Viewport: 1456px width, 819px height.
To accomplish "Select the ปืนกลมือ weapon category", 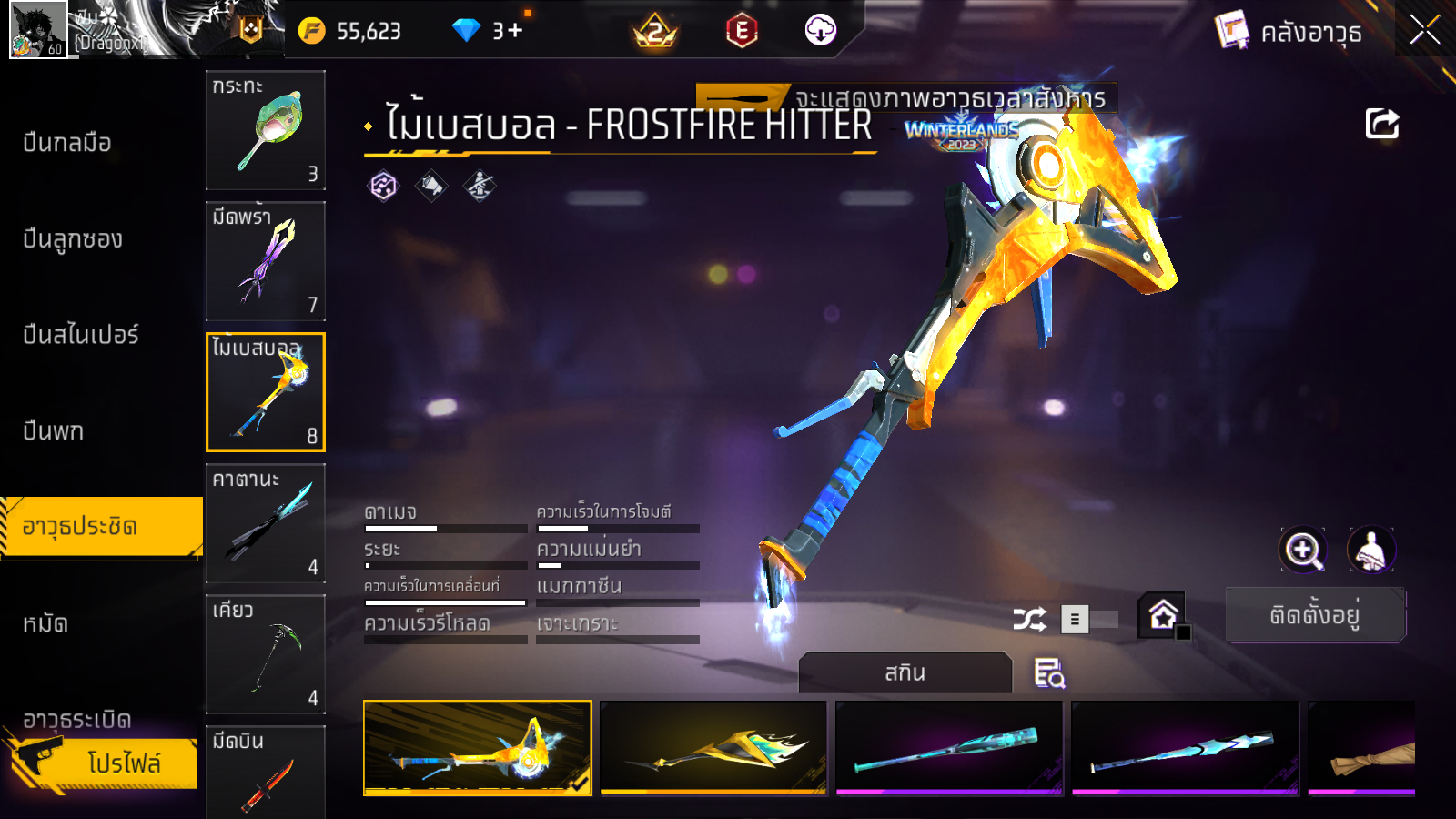I will click(x=67, y=143).
